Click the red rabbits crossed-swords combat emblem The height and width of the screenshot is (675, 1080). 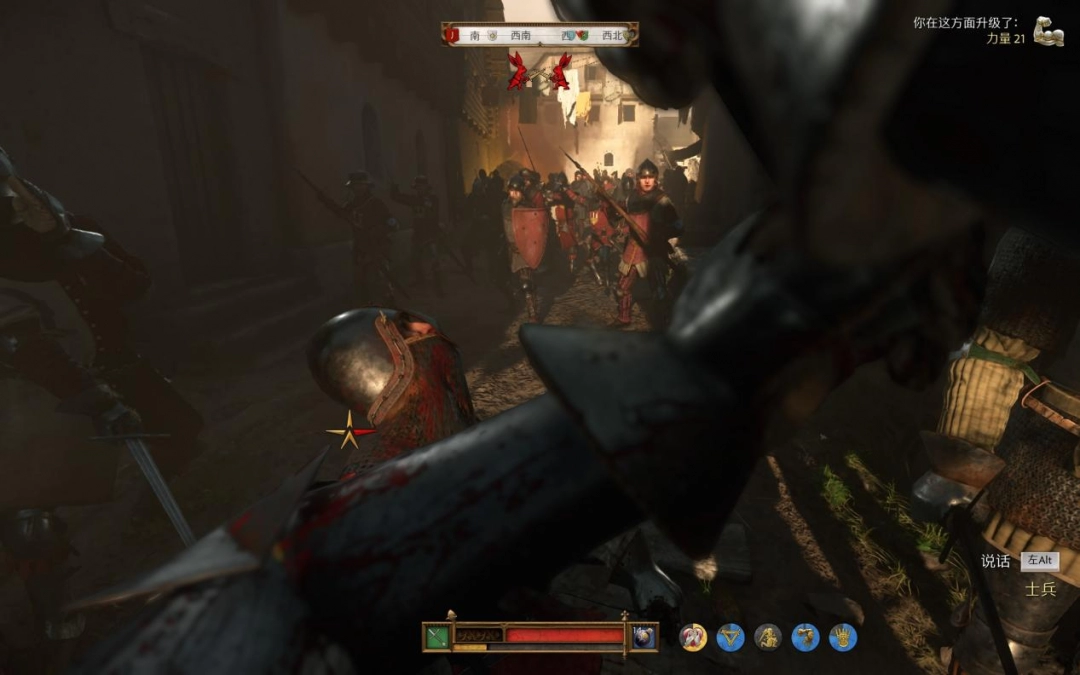coord(539,72)
